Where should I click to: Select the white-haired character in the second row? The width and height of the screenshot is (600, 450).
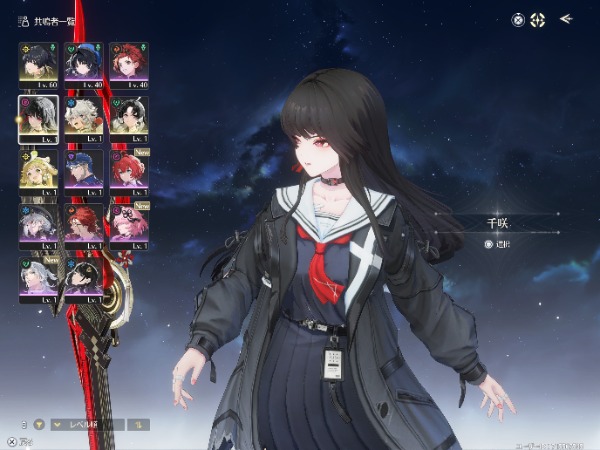coord(83,115)
